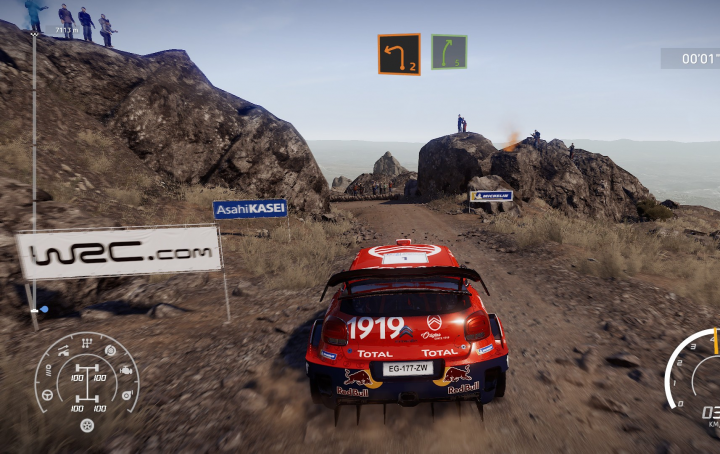This screenshot has height=454, width=720.
Task: Select the tire wheel icon below the chassis
Action: (x=87, y=425)
